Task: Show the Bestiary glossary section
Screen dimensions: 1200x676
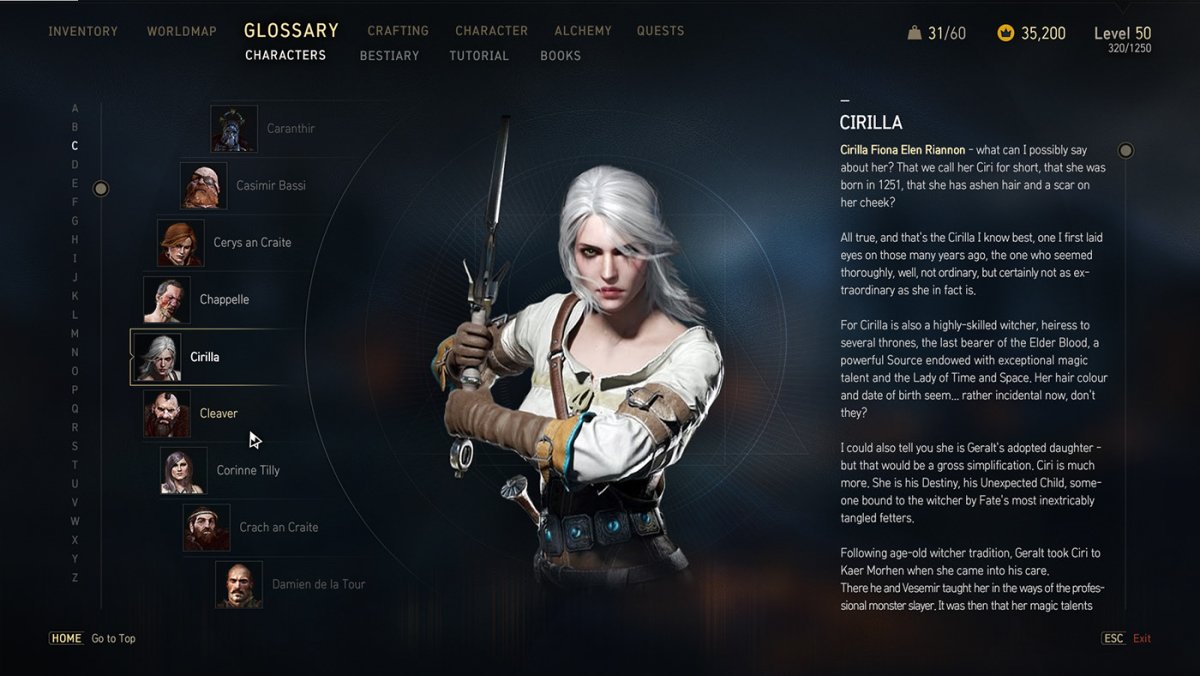Action: pos(389,56)
